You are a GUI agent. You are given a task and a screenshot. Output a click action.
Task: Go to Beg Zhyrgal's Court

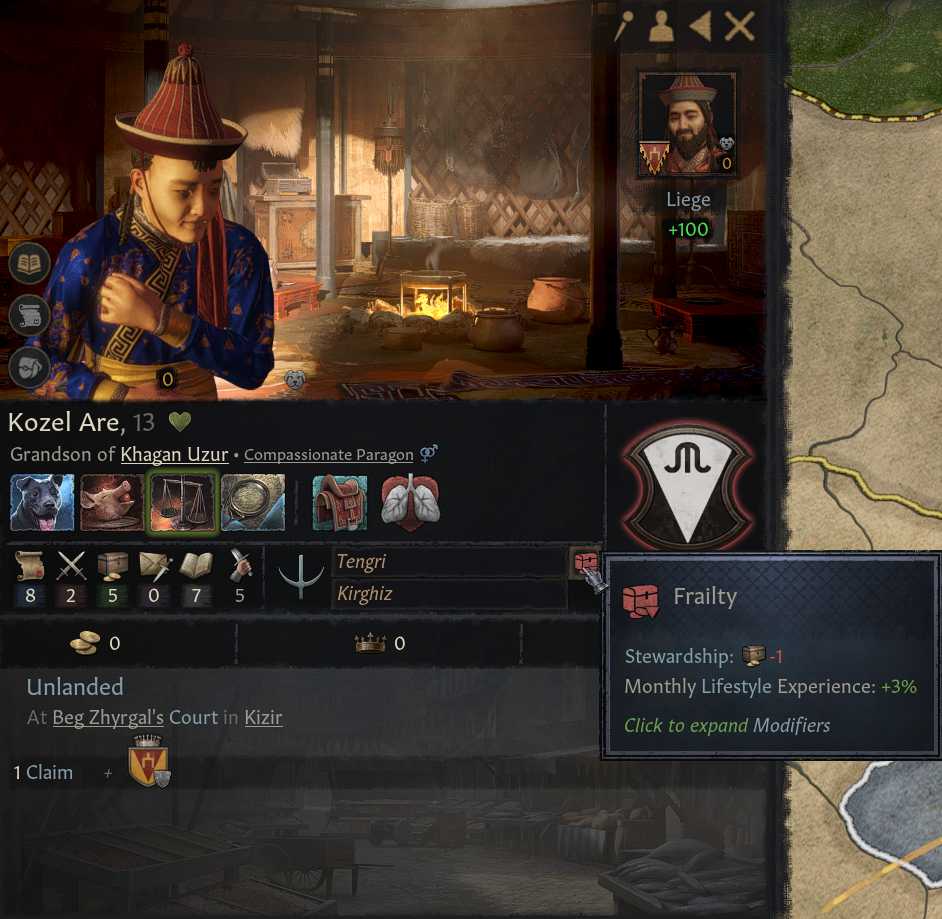tap(125, 718)
